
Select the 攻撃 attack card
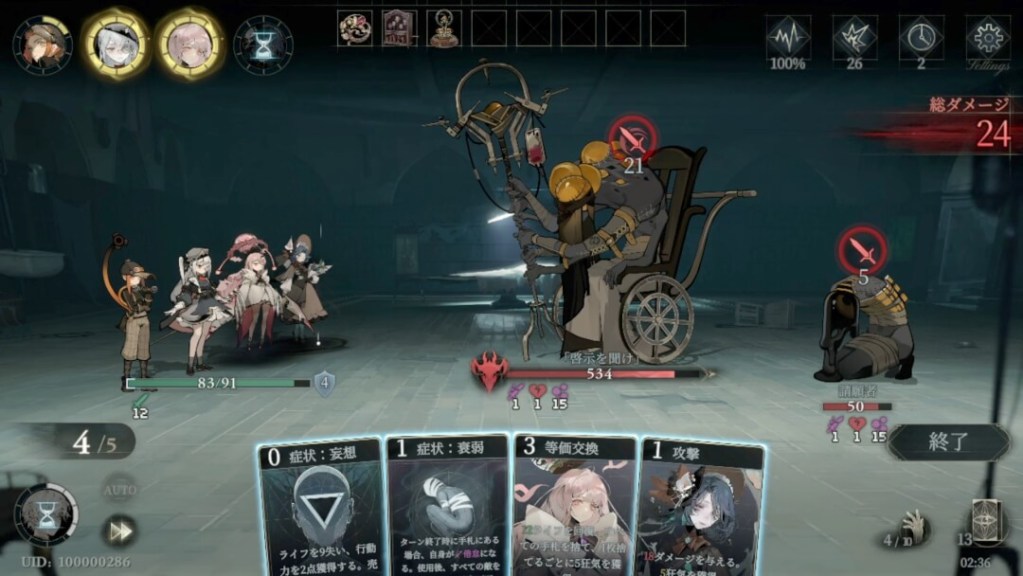(x=701, y=507)
